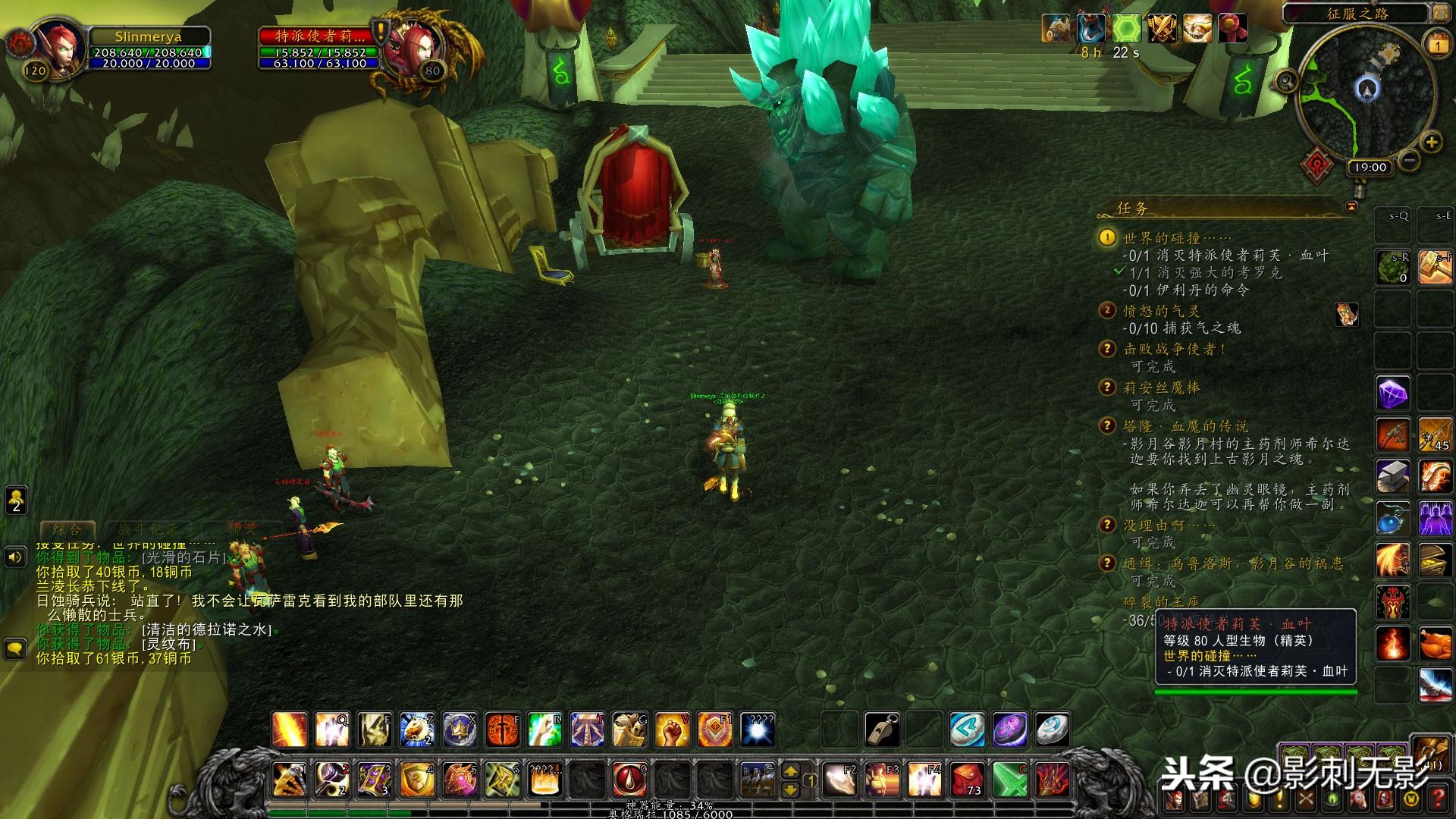Zoom out the minimap with the minus button
The height and width of the screenshot is (819, 1456).
tap(1409, 161)
